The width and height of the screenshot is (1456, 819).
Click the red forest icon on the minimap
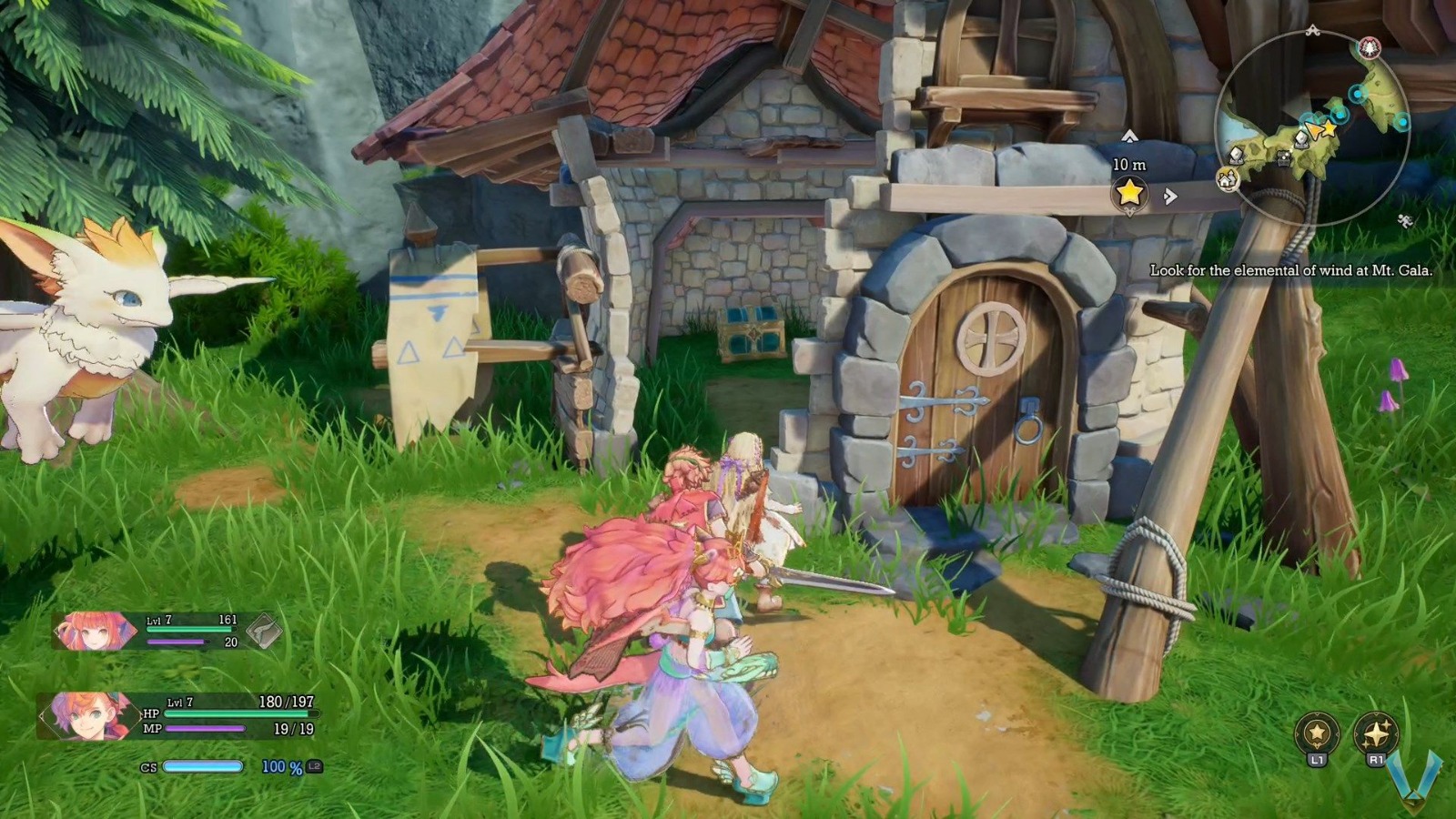[x=1370, y=47]
